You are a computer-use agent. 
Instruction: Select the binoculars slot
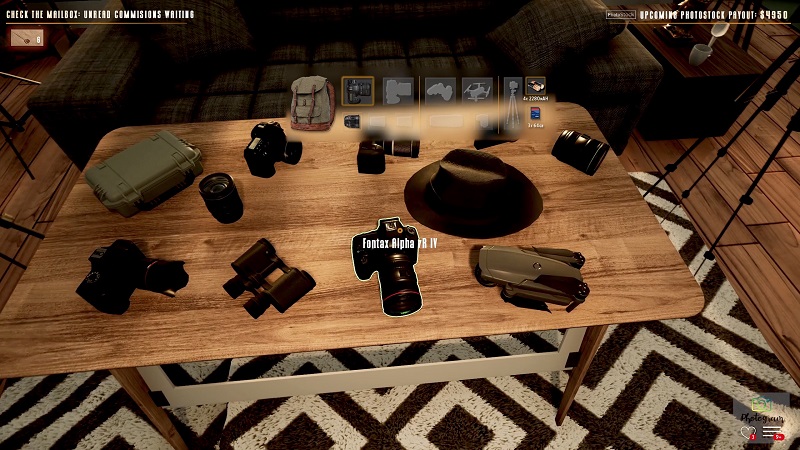[x=536, y=88]
